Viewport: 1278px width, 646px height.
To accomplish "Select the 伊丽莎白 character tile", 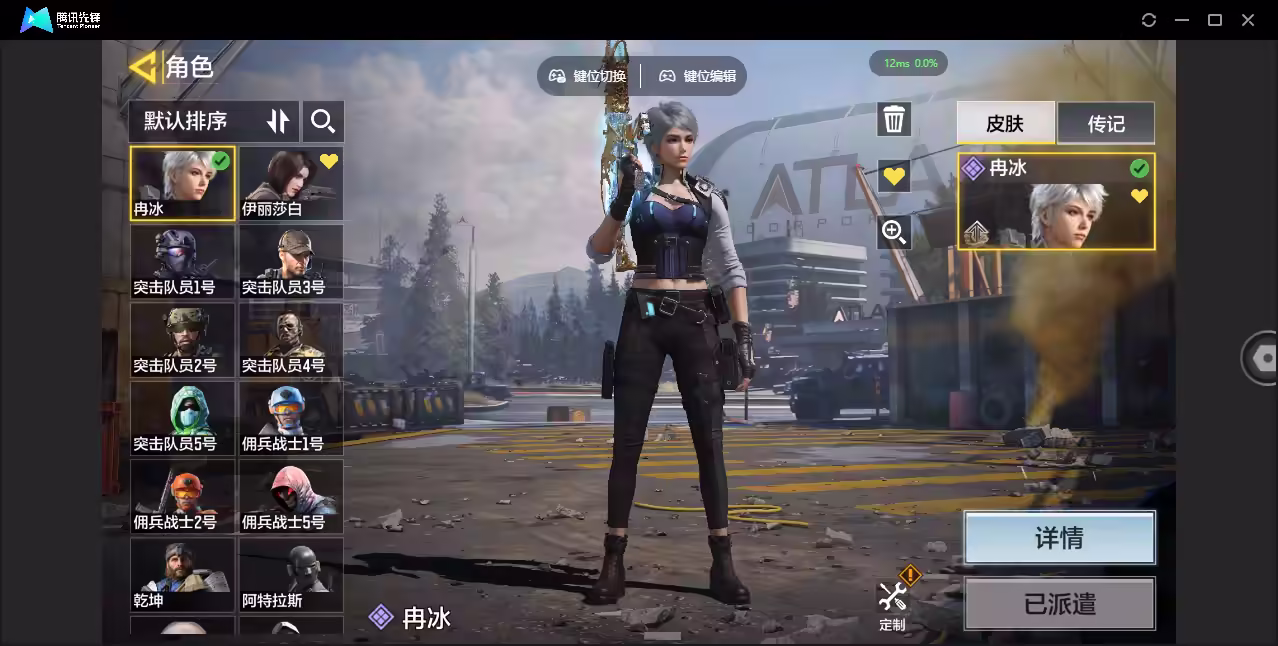I will tap(291, 184).
